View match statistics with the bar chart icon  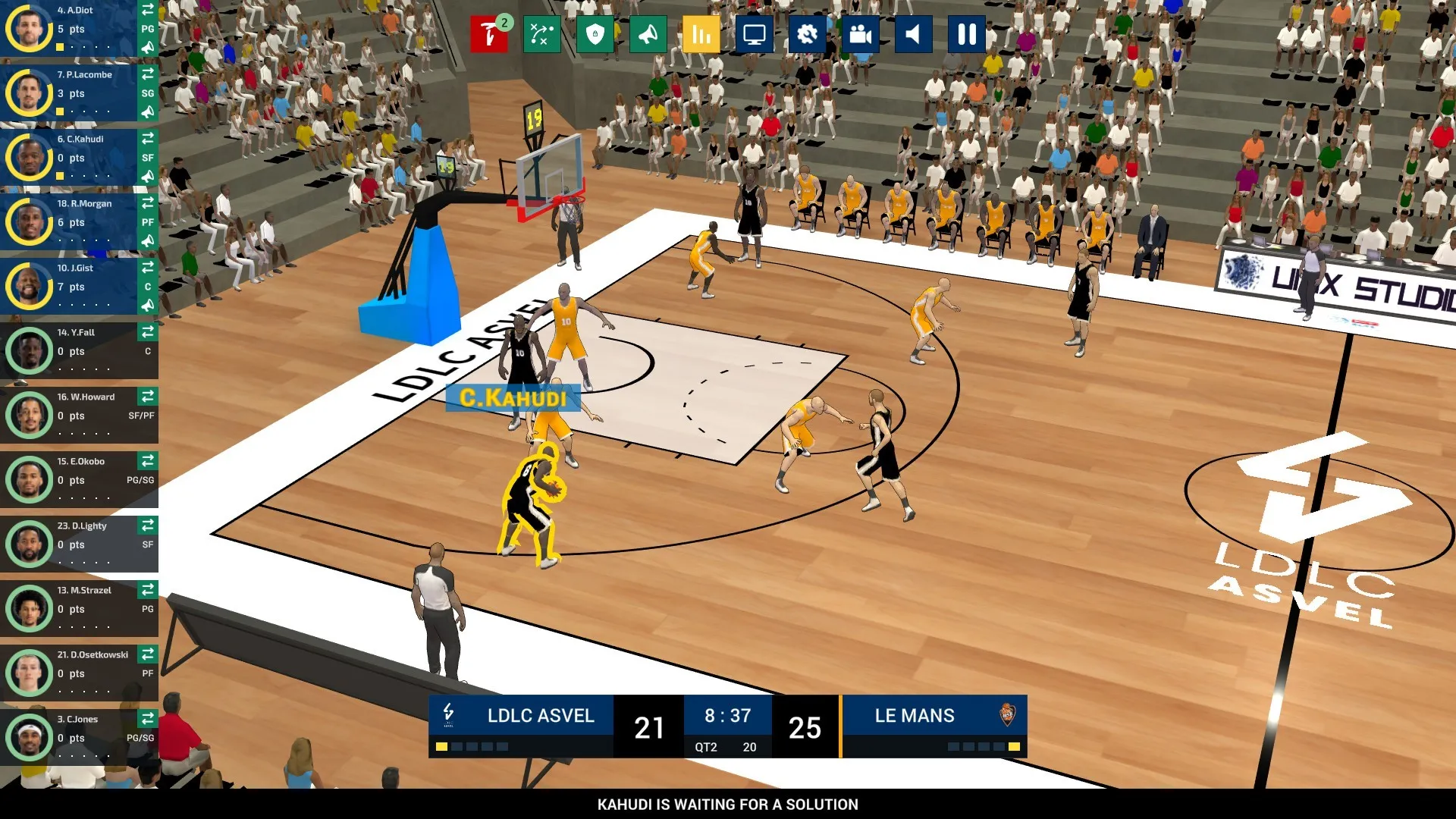(701, 33)
